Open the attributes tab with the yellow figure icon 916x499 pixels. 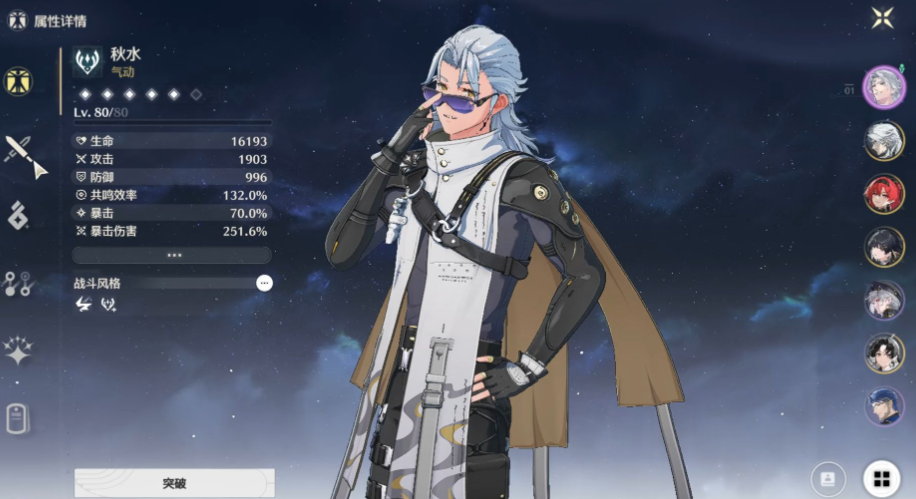18,82
